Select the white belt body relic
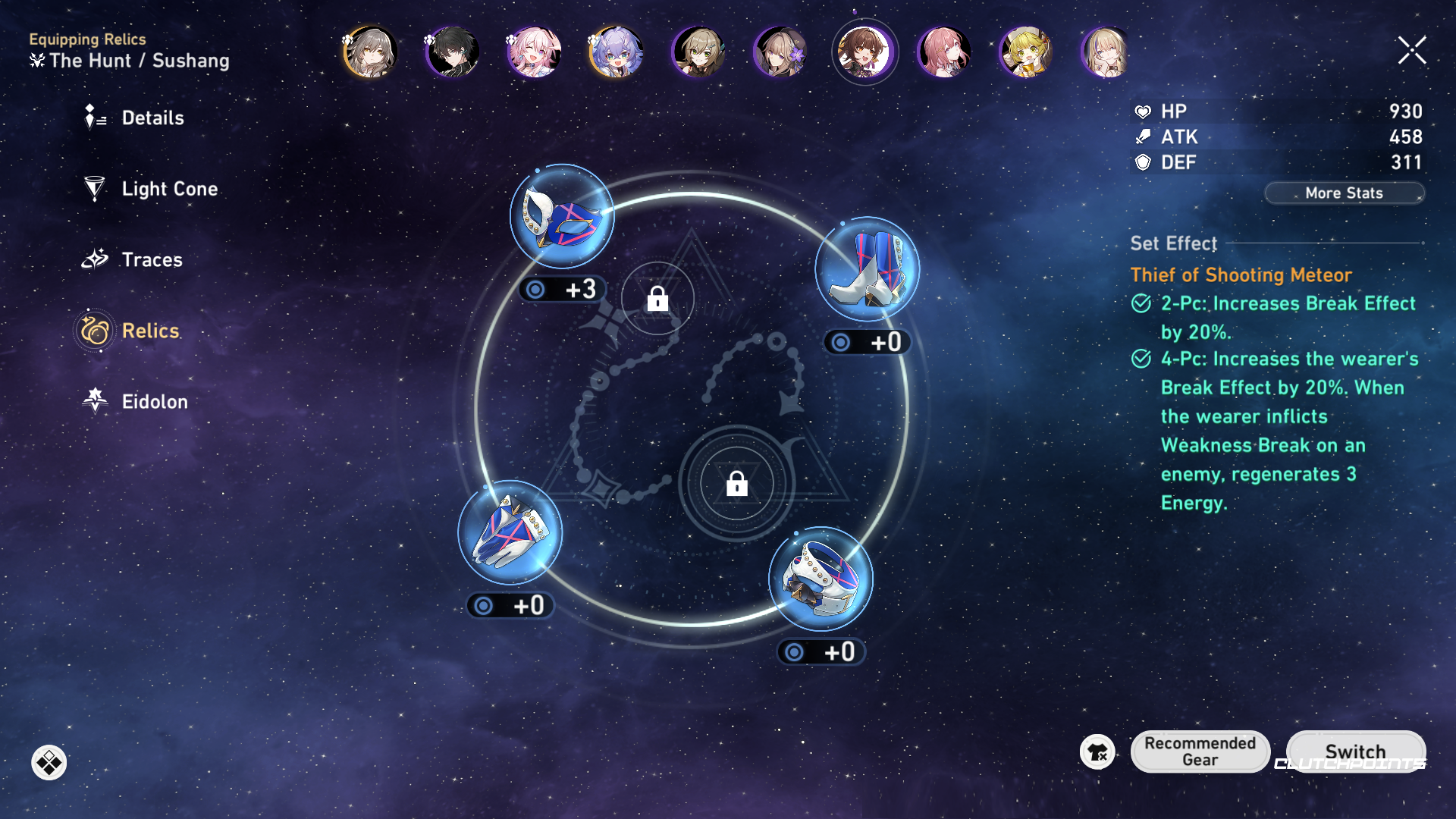Viewport: 1456px width, 819px height. (x=821, y=579)
